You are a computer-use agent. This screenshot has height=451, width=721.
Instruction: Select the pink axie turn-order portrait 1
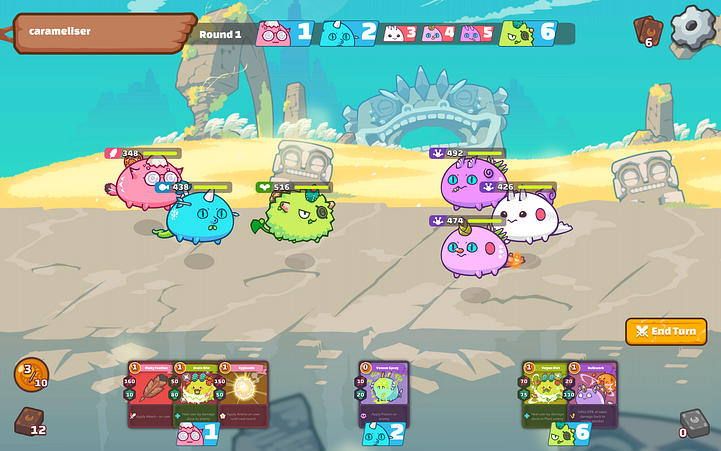pos(284,33)
